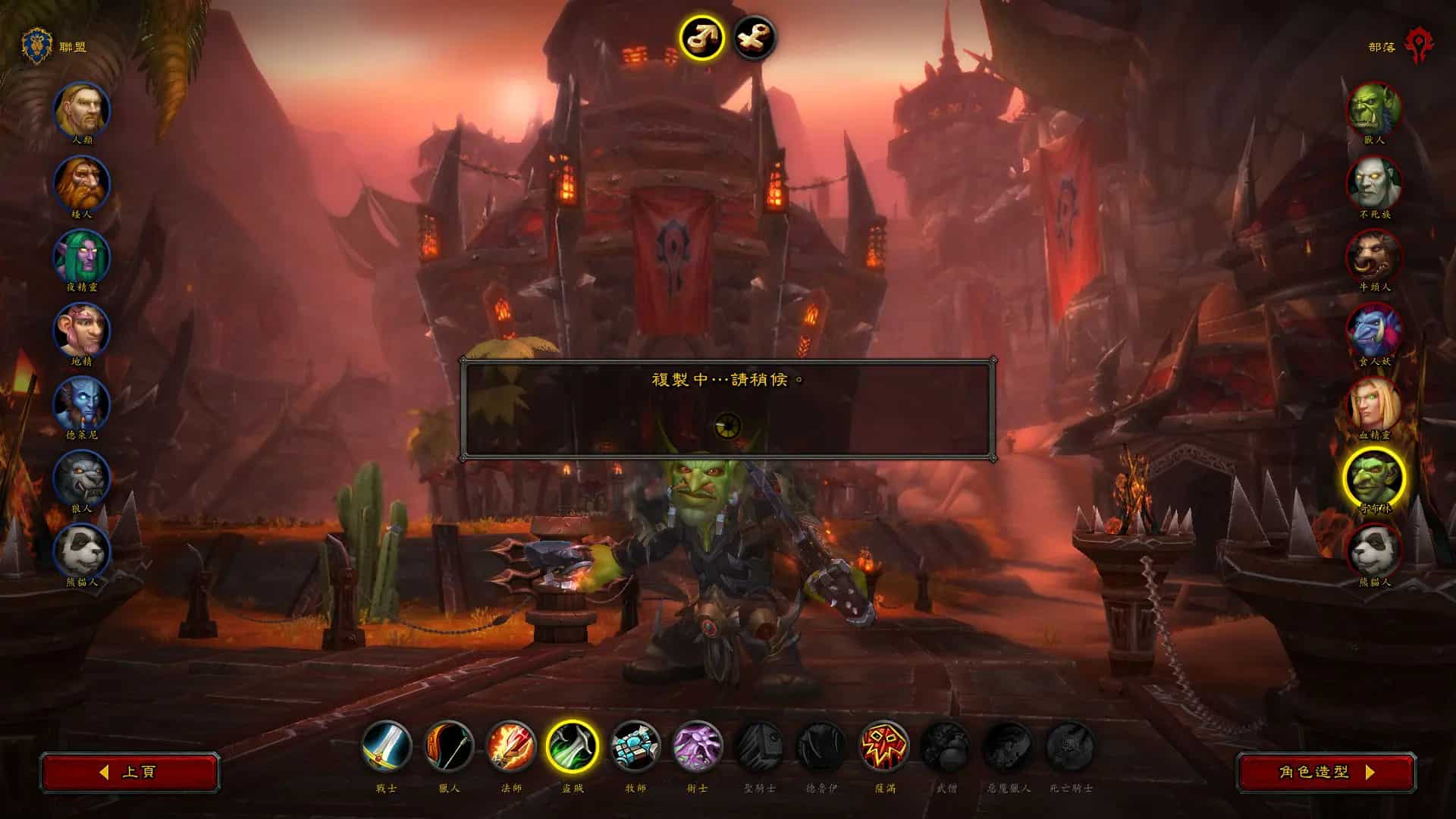Select the Worgen race portrait
This screenshot has height=819, width=1456.
click(x=82, y=479)
